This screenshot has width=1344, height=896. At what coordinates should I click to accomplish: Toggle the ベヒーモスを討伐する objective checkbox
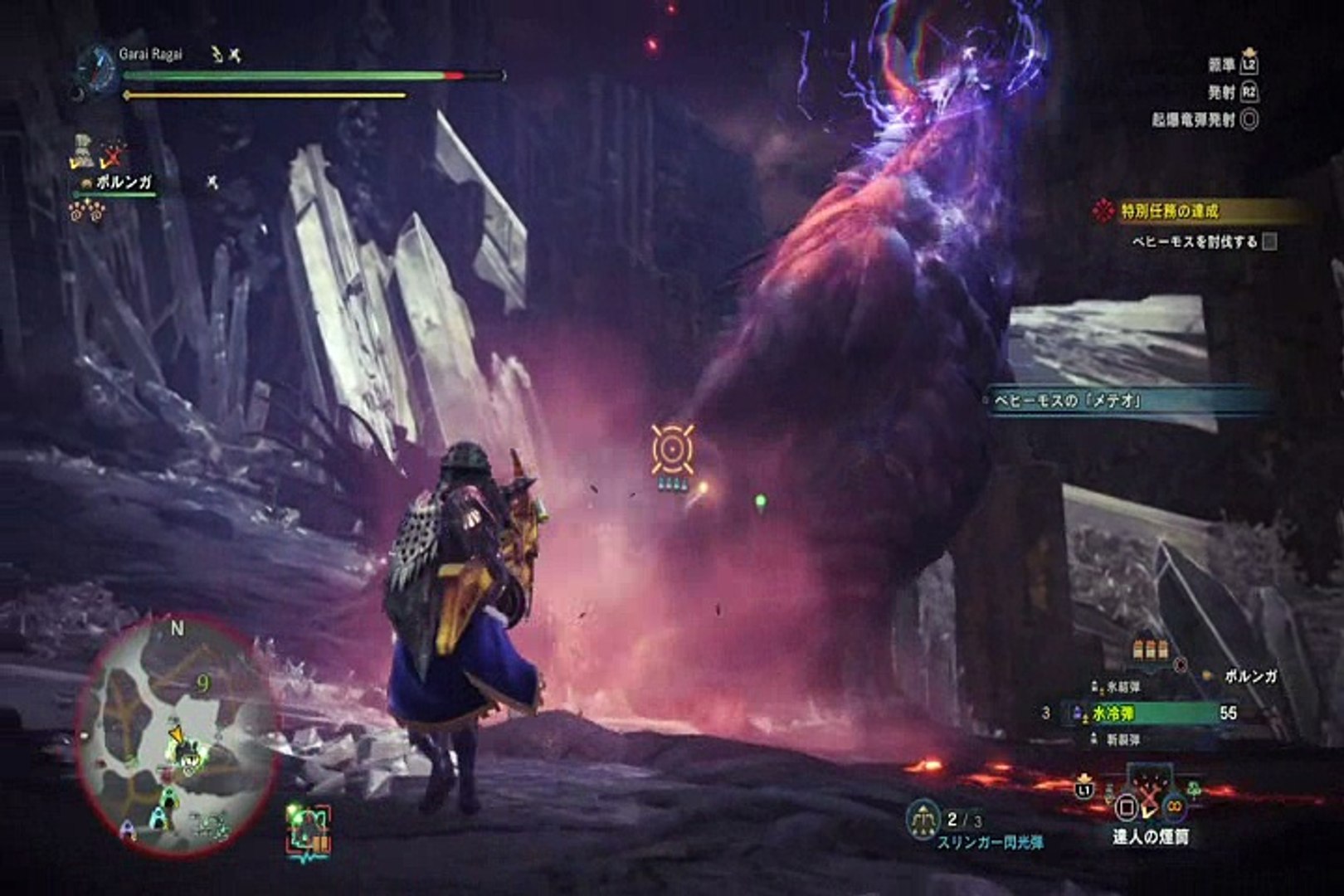tap(1269, 242)
